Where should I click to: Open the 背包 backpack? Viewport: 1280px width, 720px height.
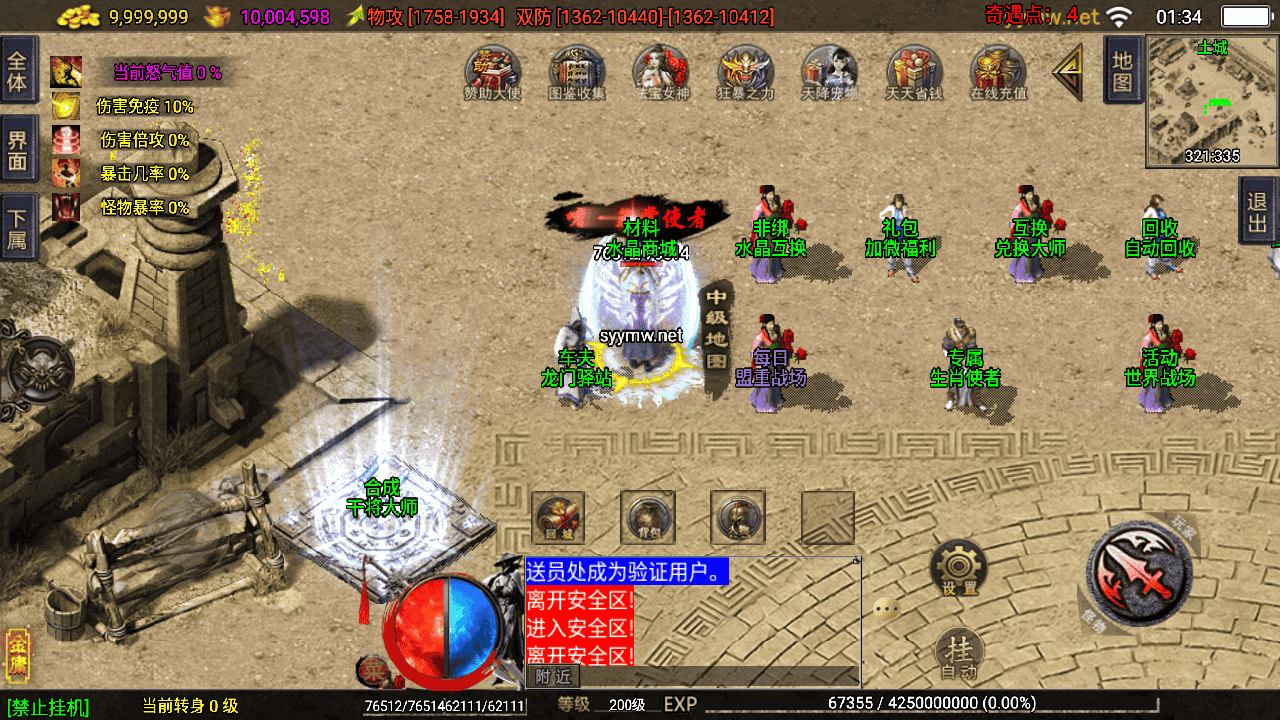[648, 517]
